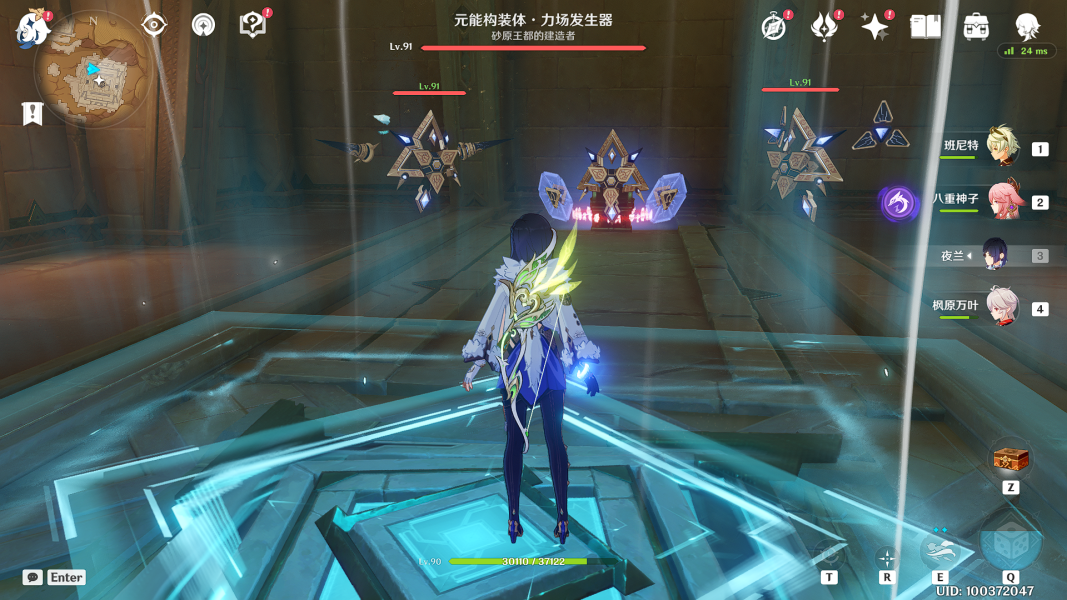Open the wish star icon
Image resolution: width=1067 pixels, height=600 pixels.
pos(875,26)
